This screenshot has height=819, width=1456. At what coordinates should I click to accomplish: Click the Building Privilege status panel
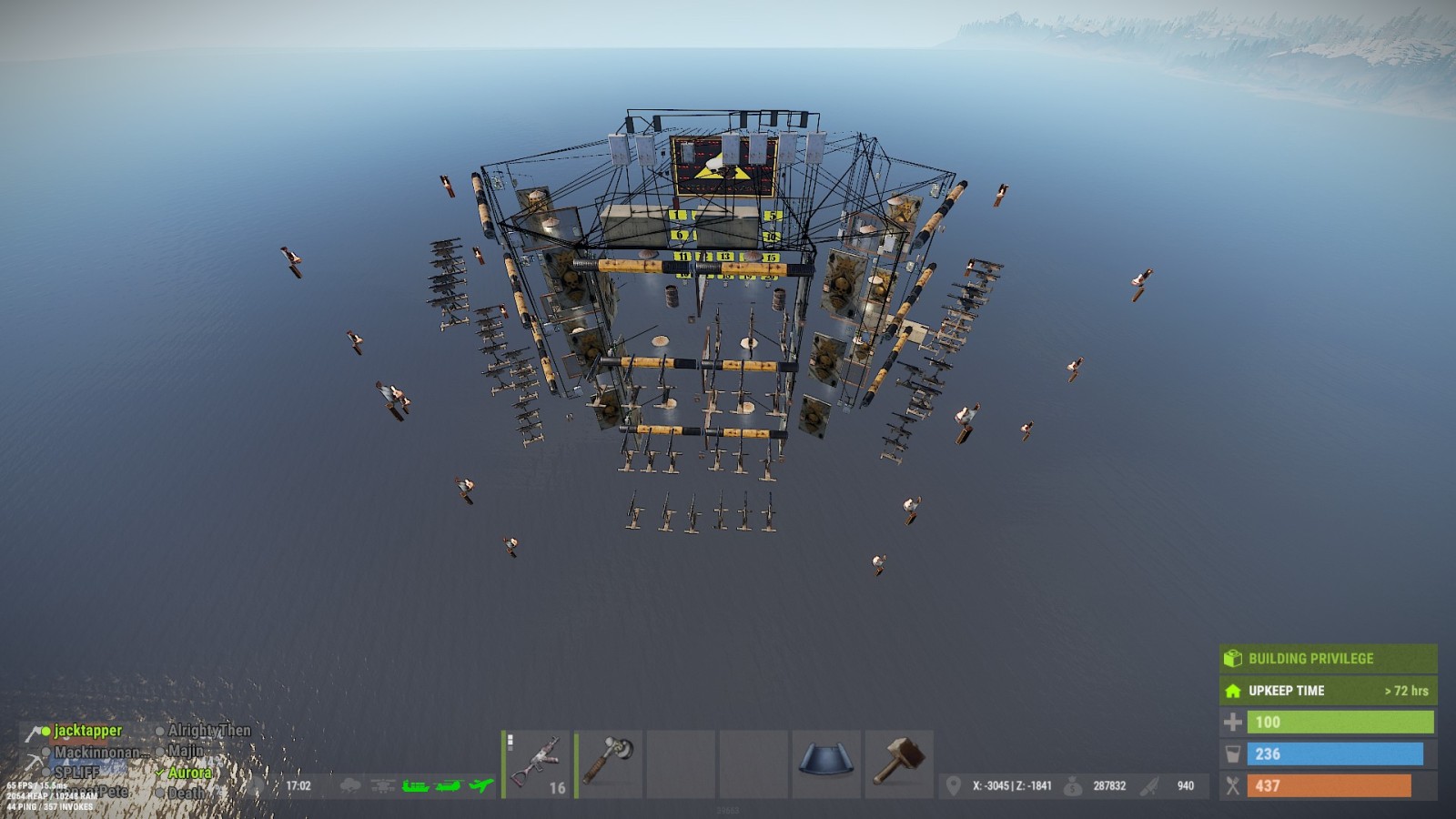point(1328,658)
